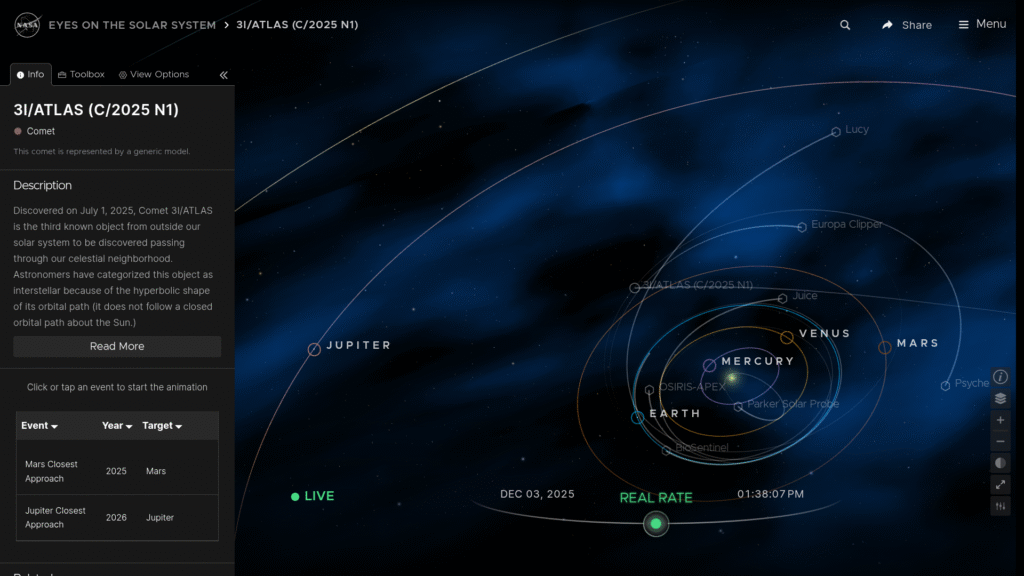
Task: Sort events by the Target column
Action: point(162,426)
